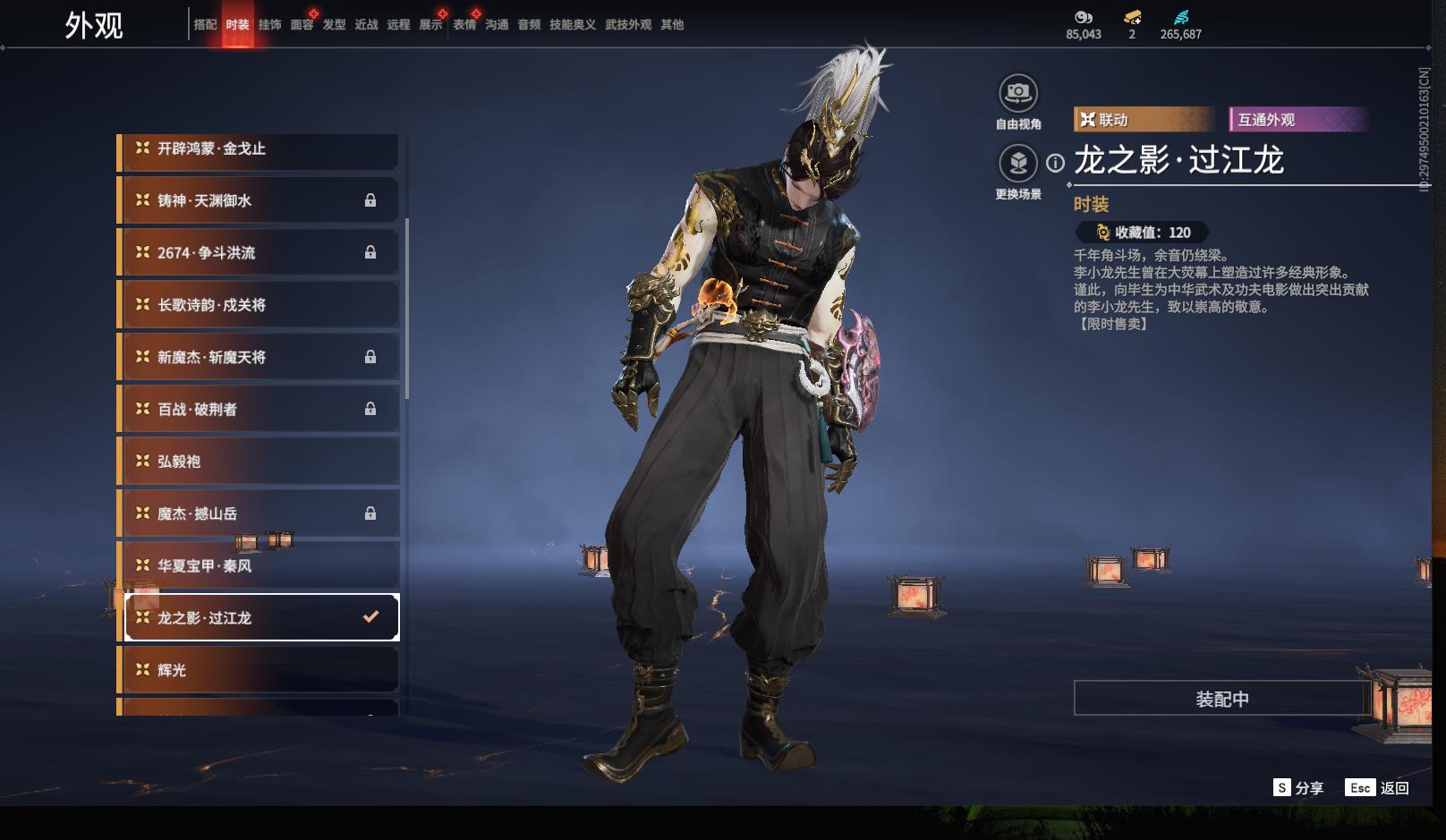Open the 挂饰 accessories tab
This screenshot has width=1446, height=840.
point(269,25)
